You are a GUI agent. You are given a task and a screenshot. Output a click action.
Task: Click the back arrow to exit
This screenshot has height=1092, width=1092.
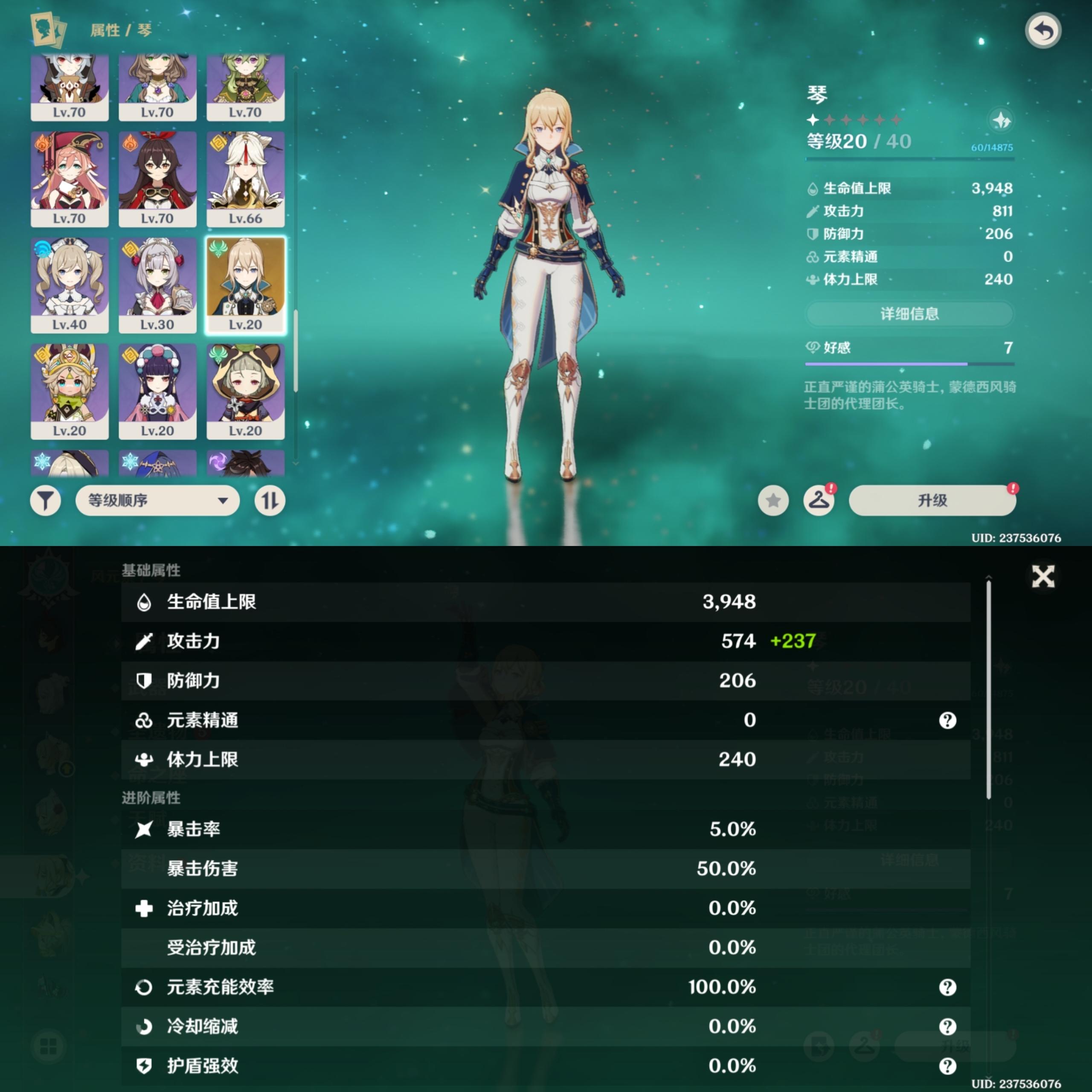pyautogui.click(x=1043, y=29)
